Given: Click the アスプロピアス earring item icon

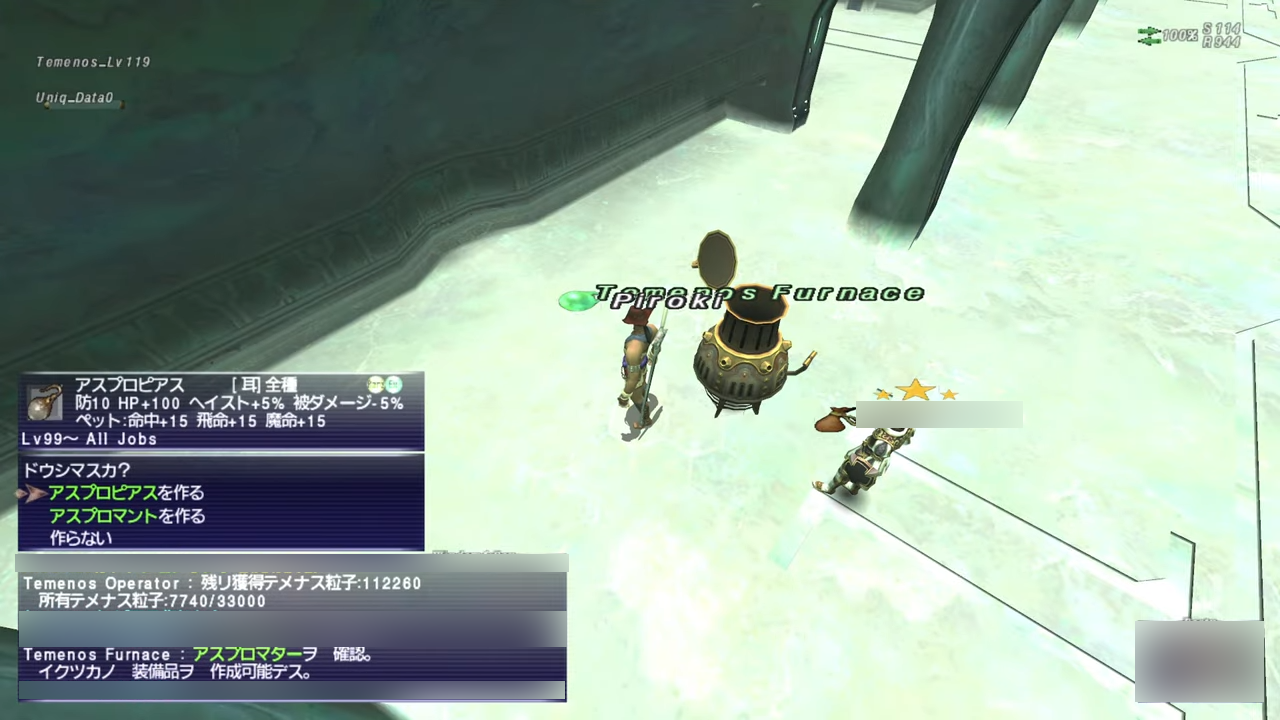Looking at the screenshot, I should tap(44, 403).
